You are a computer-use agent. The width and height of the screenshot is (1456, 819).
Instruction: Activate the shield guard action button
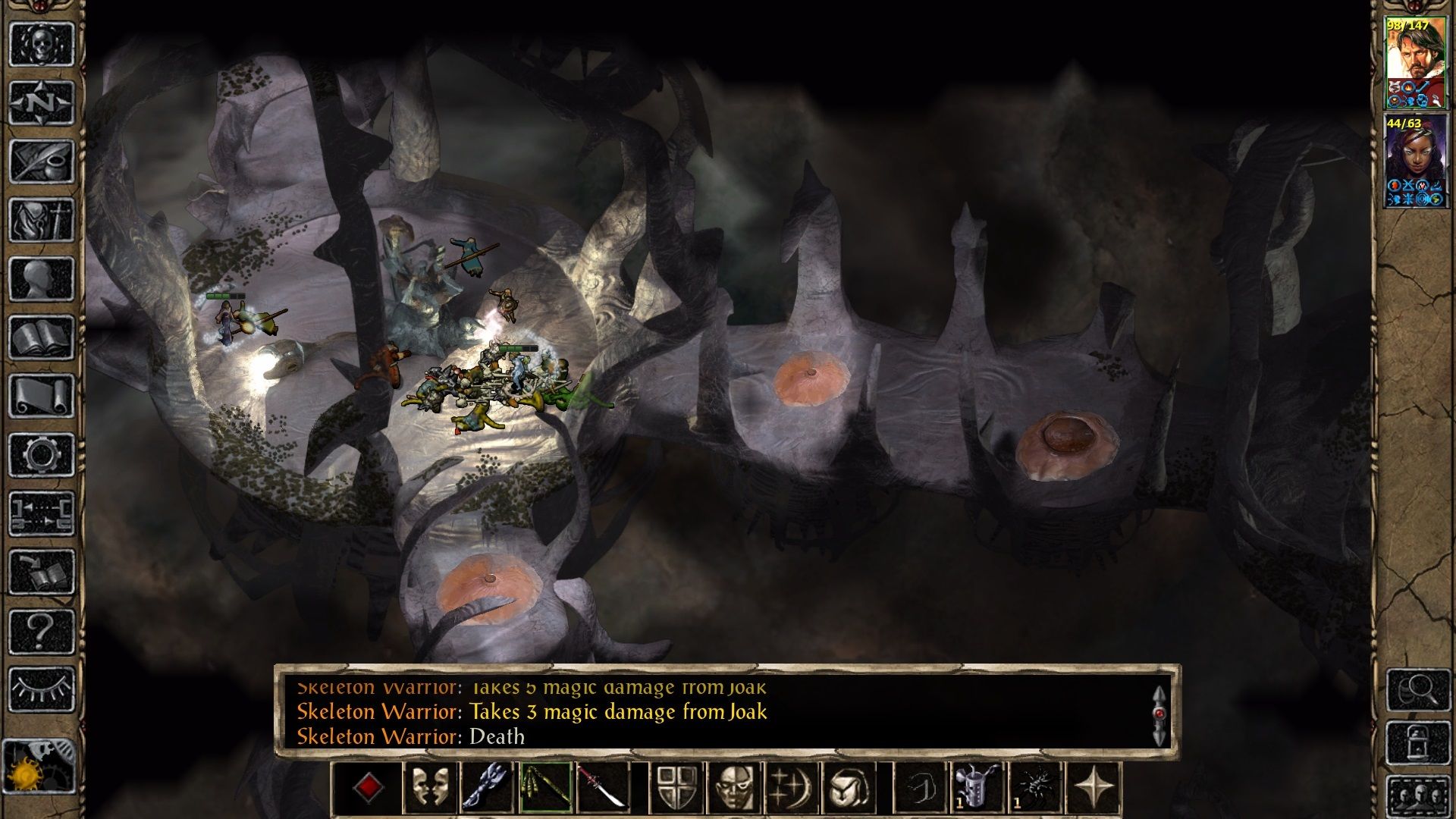pos(675,788)
